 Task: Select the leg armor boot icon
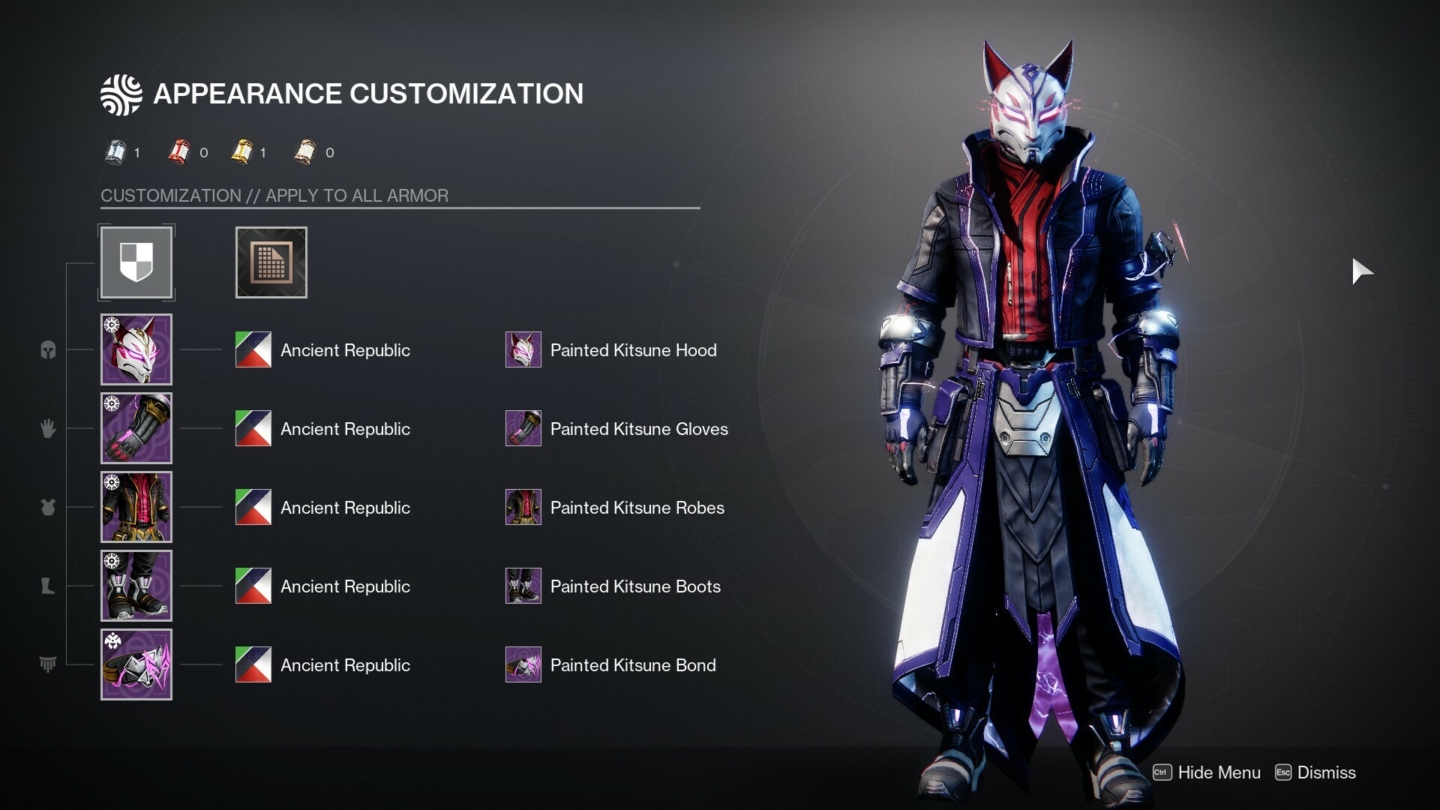(47, 586)
